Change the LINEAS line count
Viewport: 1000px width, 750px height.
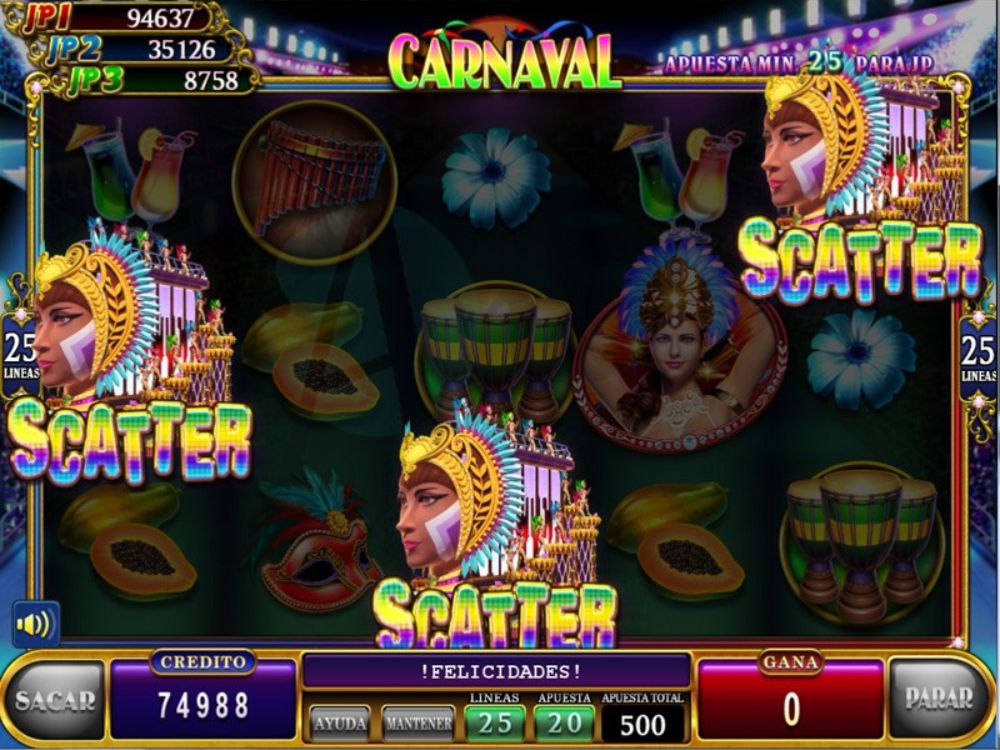(494, 722)
